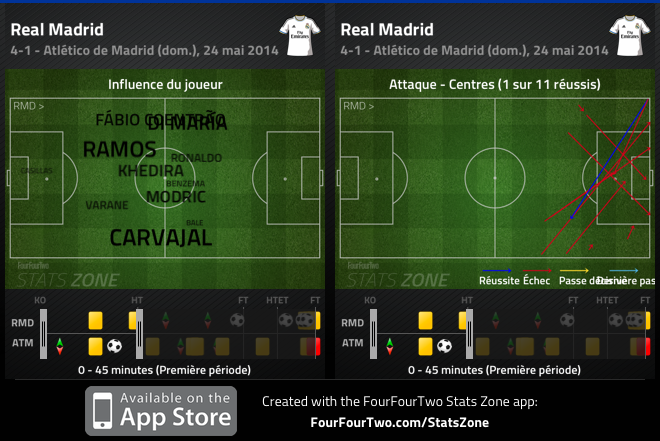Open the Attaque - Centres panel title
The height and width of the screenshot is (441, 660).
495,84
